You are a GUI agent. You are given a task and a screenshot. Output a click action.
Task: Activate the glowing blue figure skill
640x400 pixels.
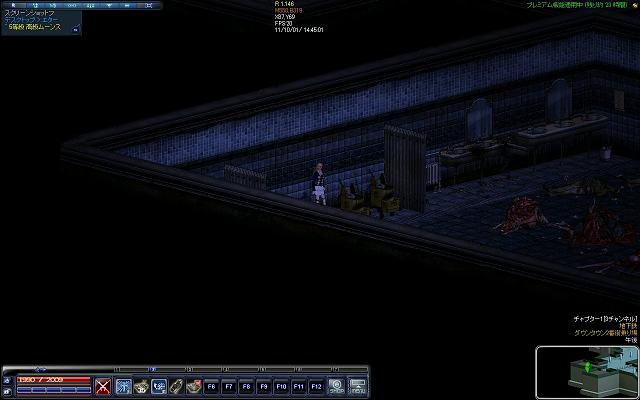122,385
